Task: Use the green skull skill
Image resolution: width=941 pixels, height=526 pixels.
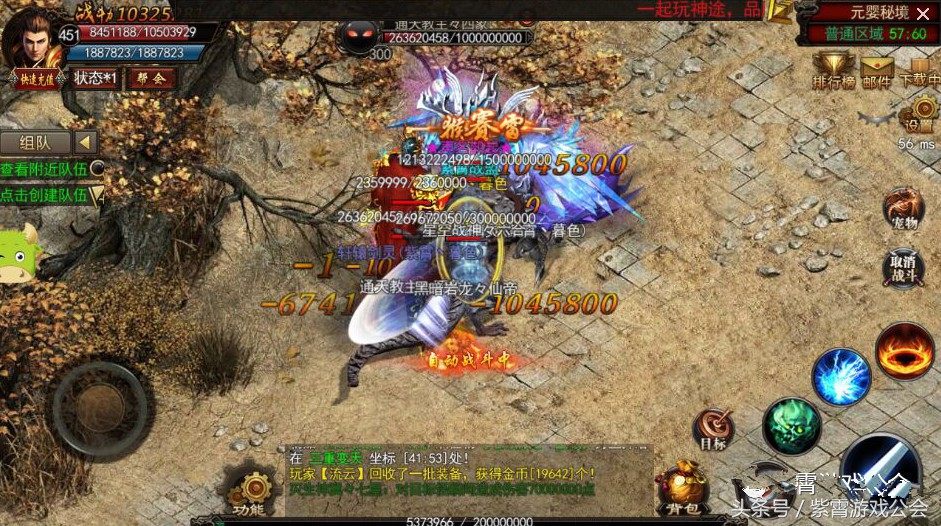Action: click(x=792, y=426)
